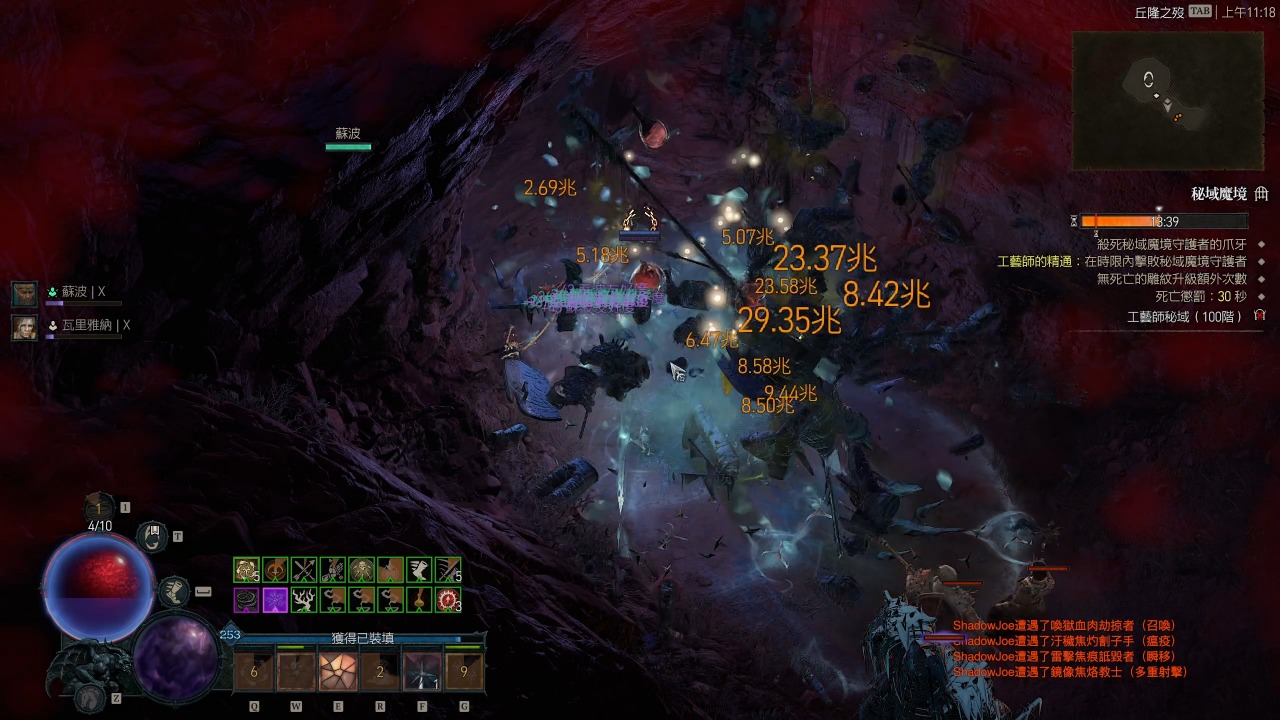Inspect the purple starburst buff icon
This screenshot has height=720, width=1280.
(x=275, y=600)
